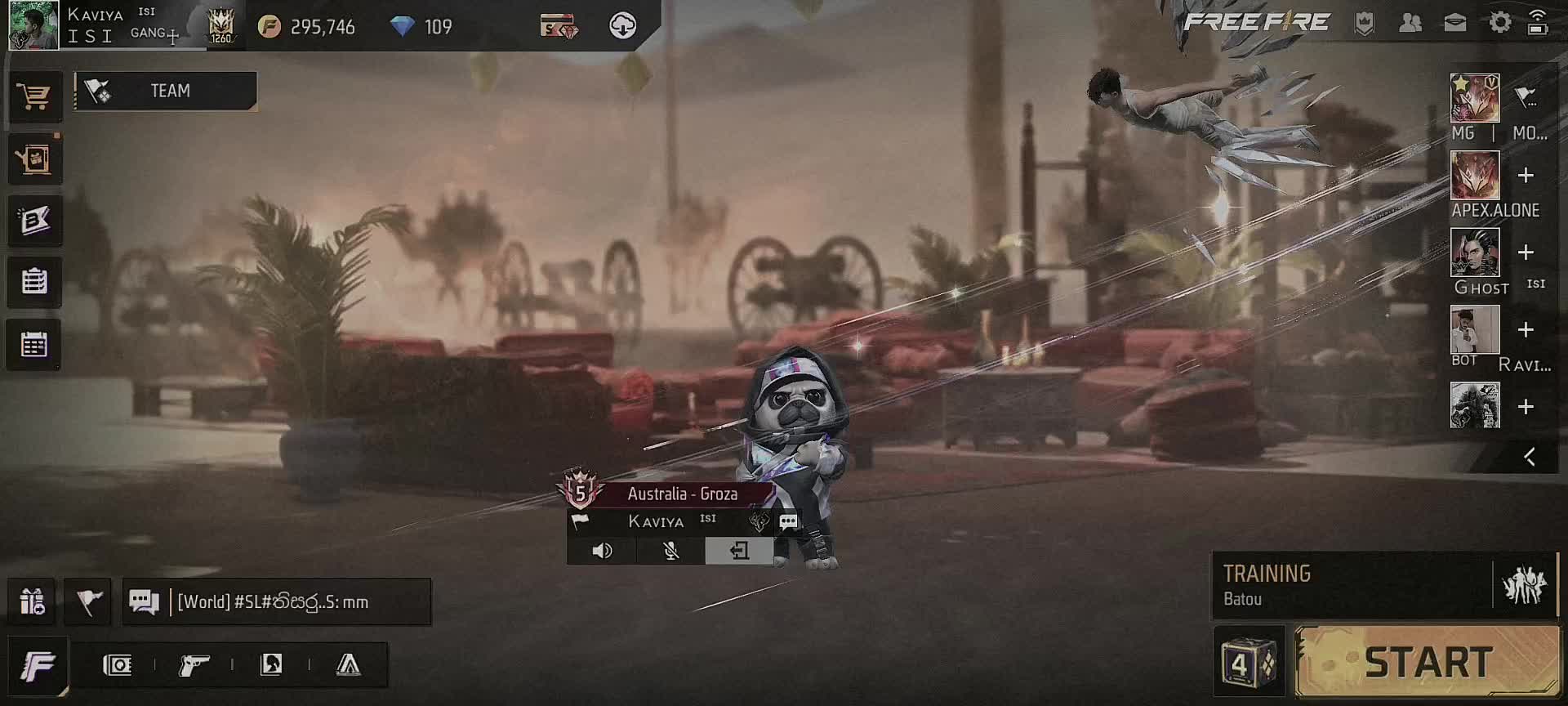Screen dimensions: 1568x706
Task: Select the team-size dice icon showing 4
Action: [1249, 662]
